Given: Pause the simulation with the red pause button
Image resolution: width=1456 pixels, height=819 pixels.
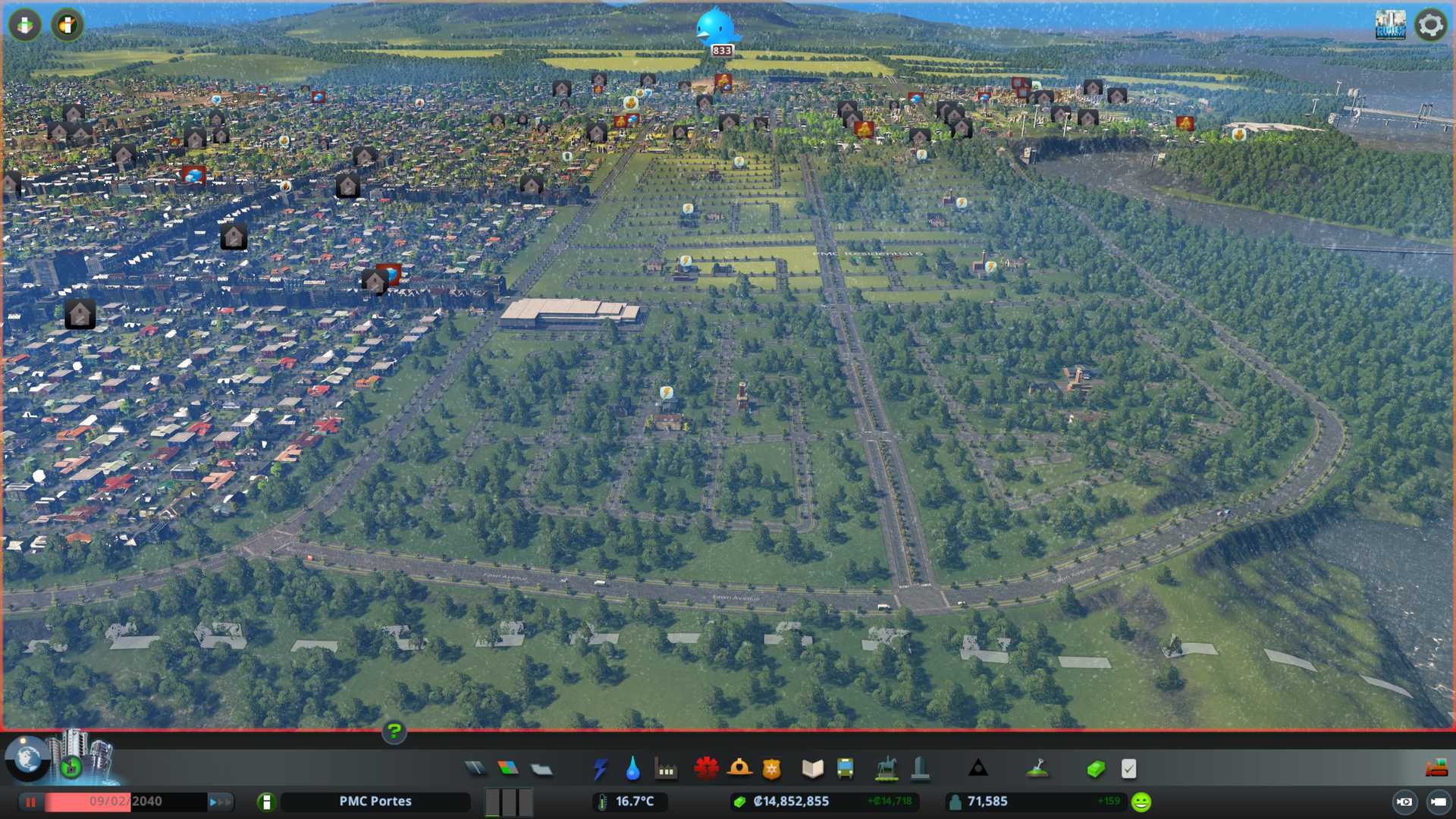Looking at the screenshot, I should click(31, 802).
